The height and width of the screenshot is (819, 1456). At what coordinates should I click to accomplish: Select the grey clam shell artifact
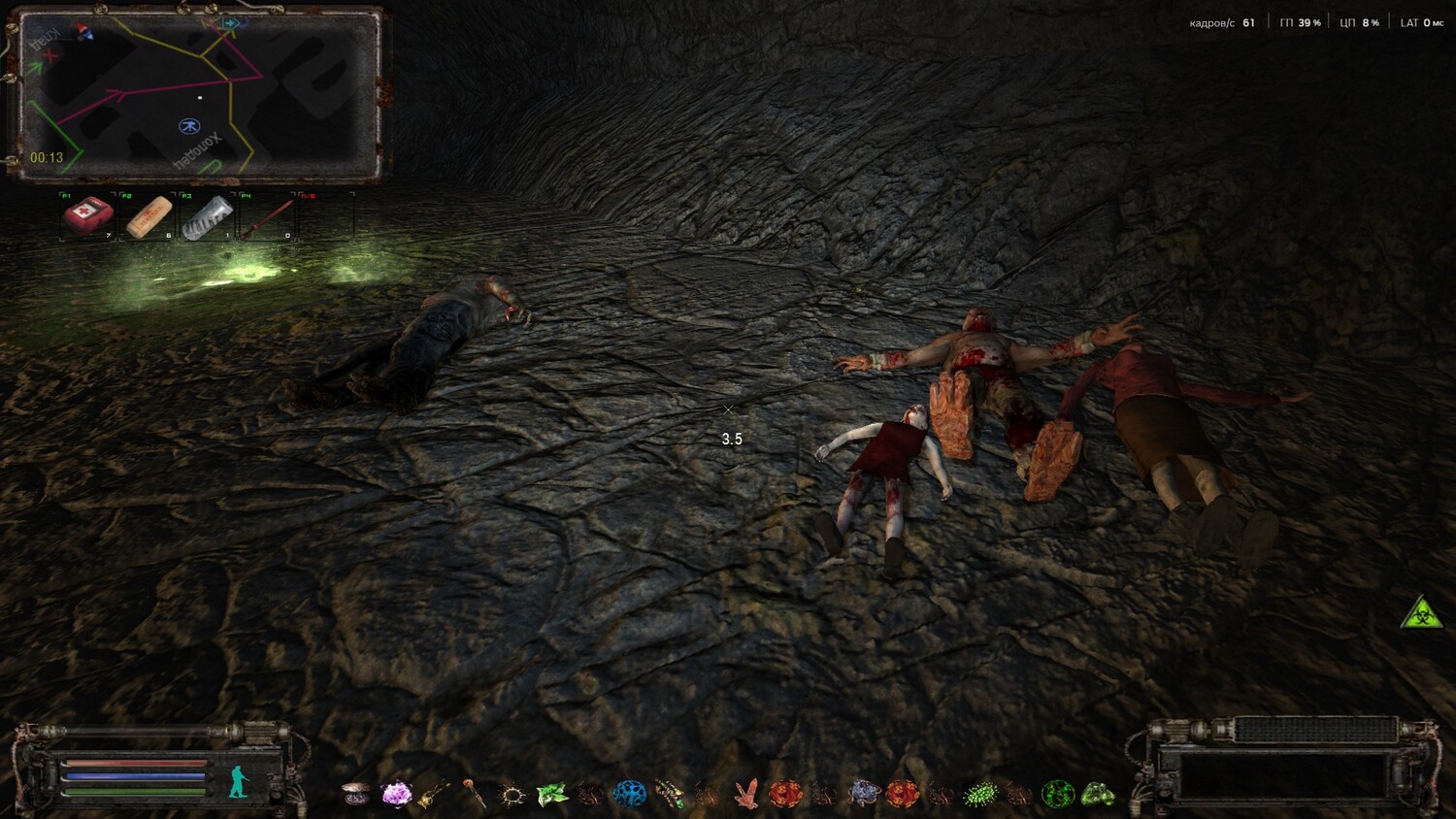click(356, 795)
